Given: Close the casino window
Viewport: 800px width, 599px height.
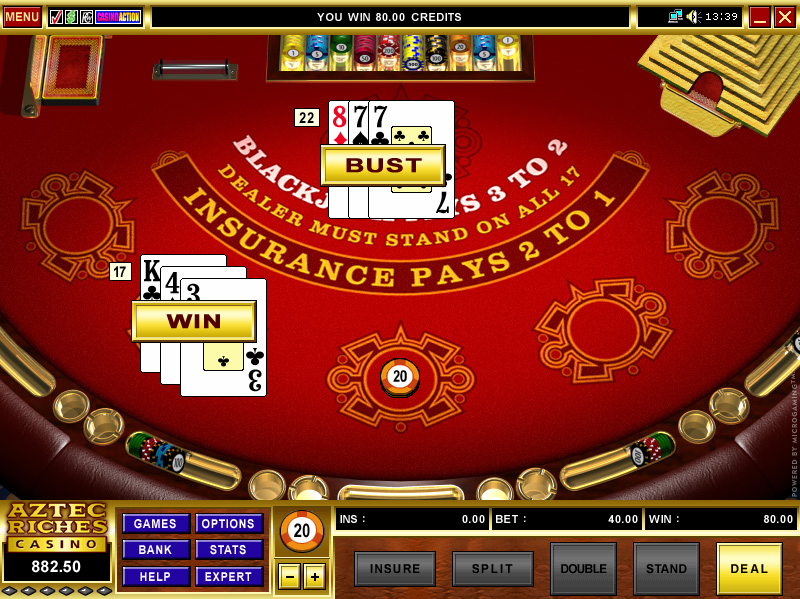Looking at the screenshot, I should 785,17.
